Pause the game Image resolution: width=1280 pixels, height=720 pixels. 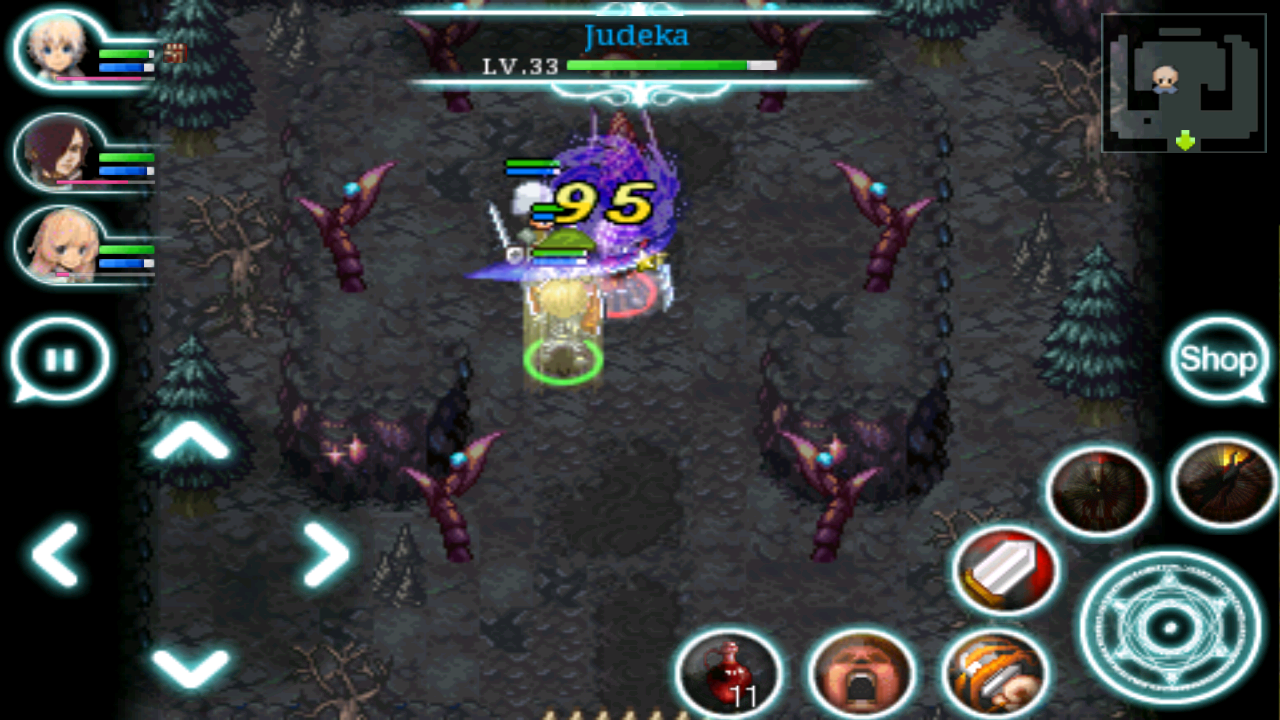click(60, 360)
